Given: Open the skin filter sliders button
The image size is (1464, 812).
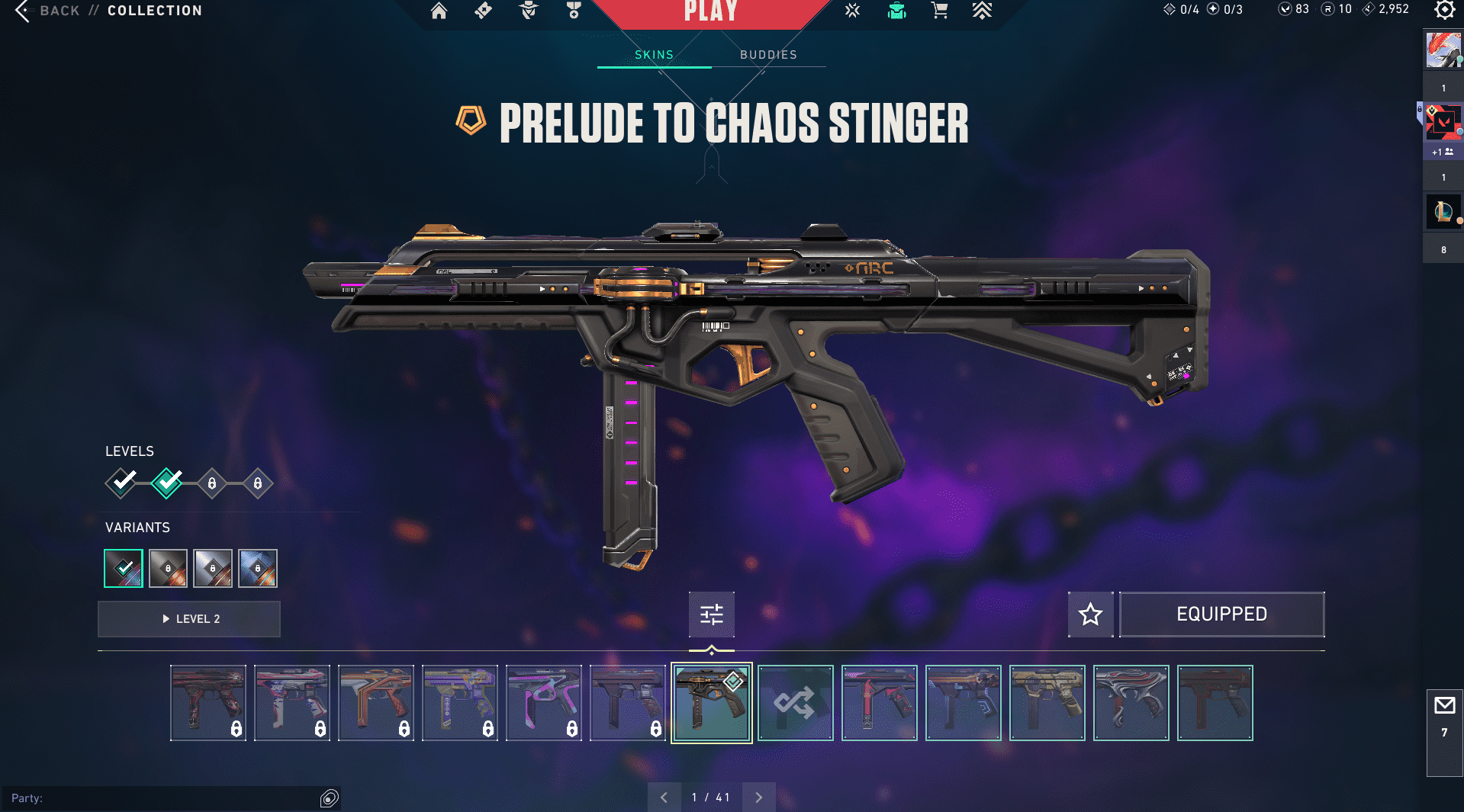Looking at the screenshot, I should point(711,615).
